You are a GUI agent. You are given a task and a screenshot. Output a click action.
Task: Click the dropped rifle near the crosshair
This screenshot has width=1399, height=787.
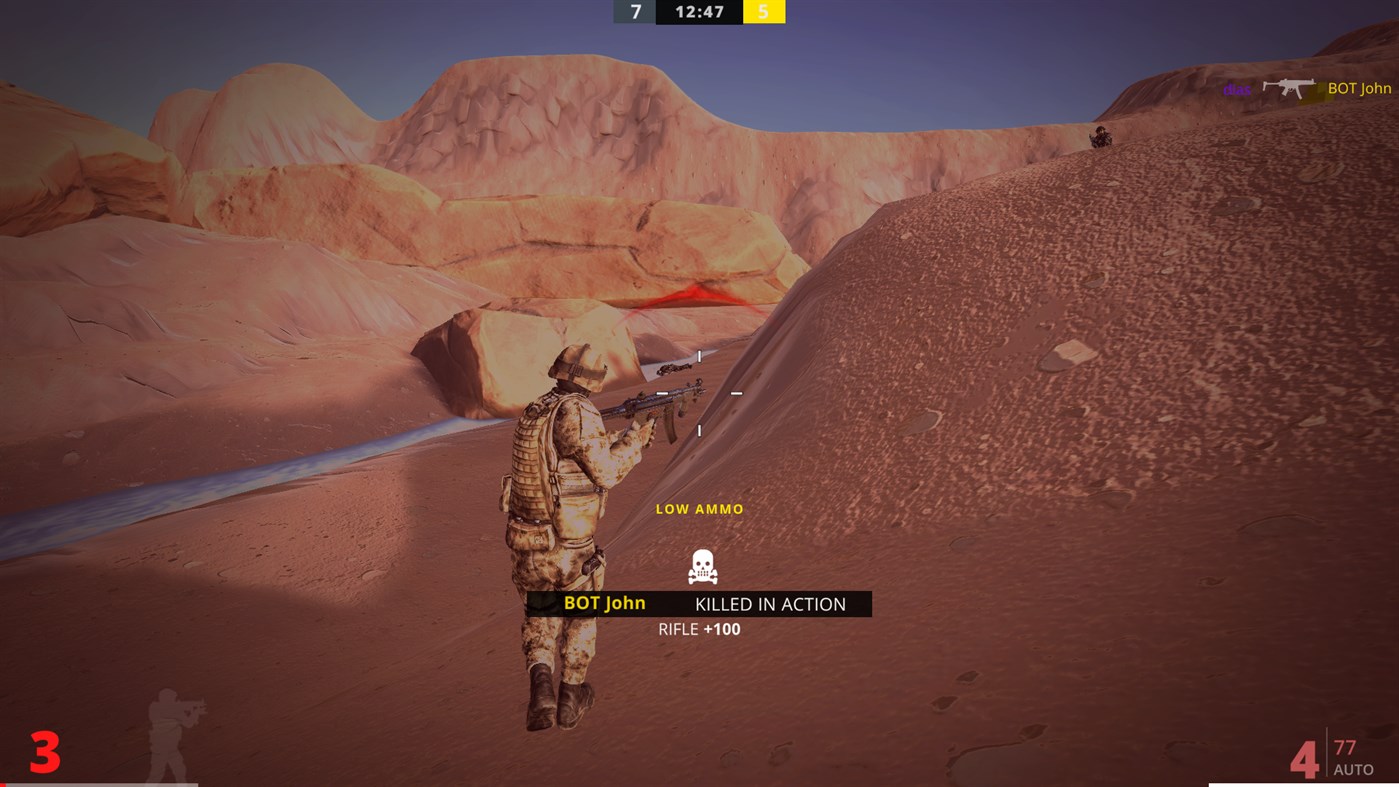click(672, 367)
